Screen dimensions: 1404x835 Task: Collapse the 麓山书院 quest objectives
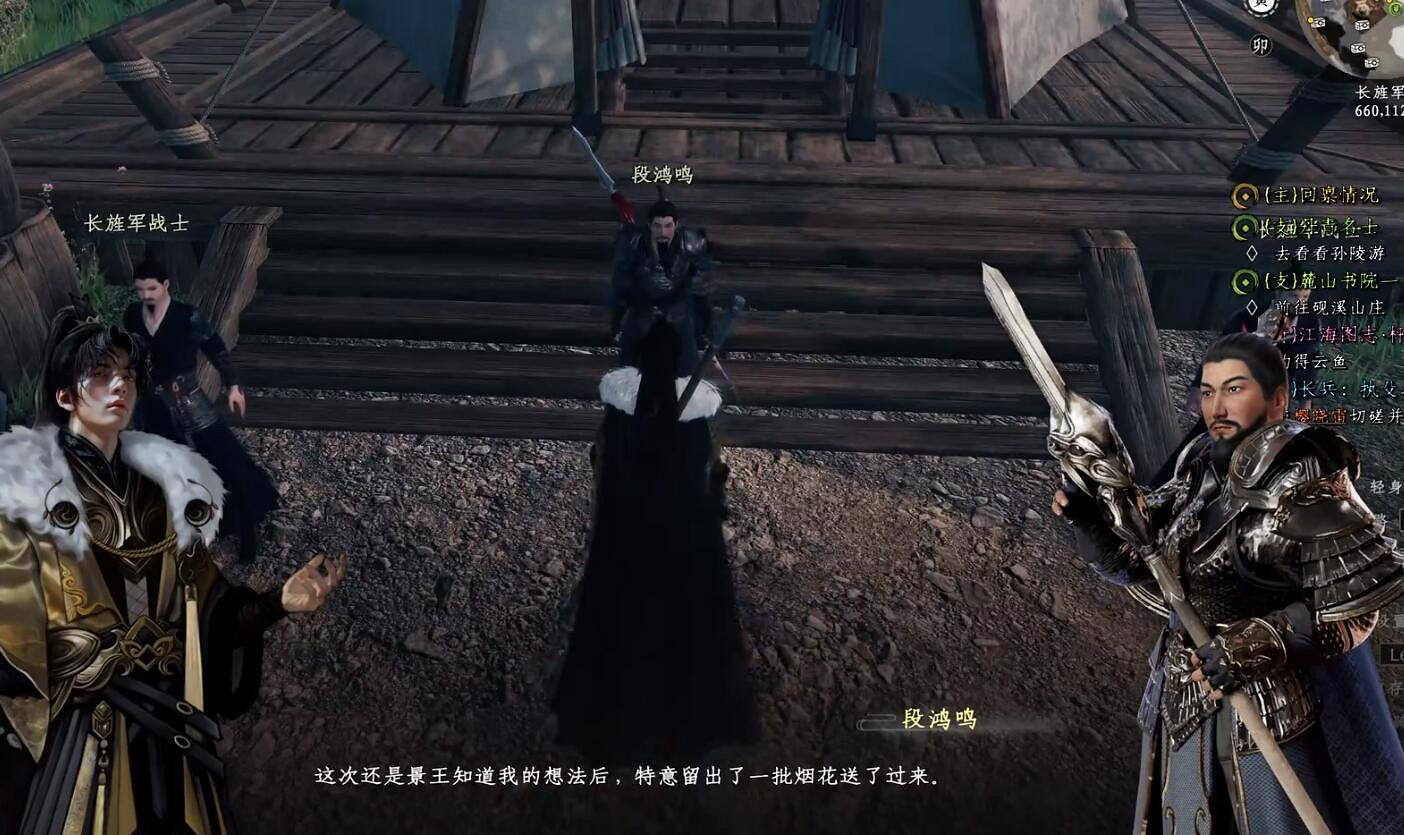point(1330,282)
